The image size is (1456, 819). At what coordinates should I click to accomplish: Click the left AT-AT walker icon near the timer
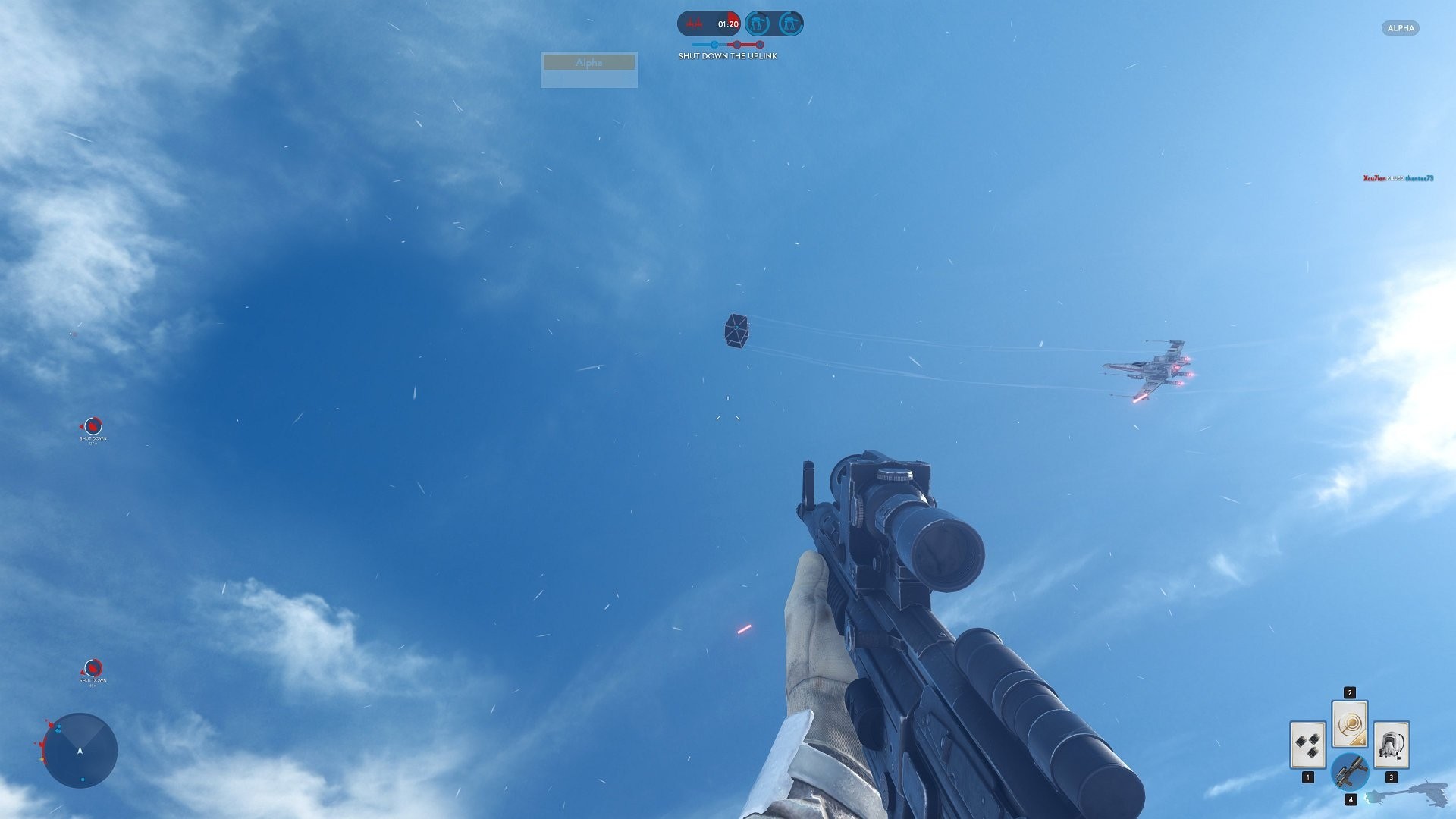tap(757, 23)
